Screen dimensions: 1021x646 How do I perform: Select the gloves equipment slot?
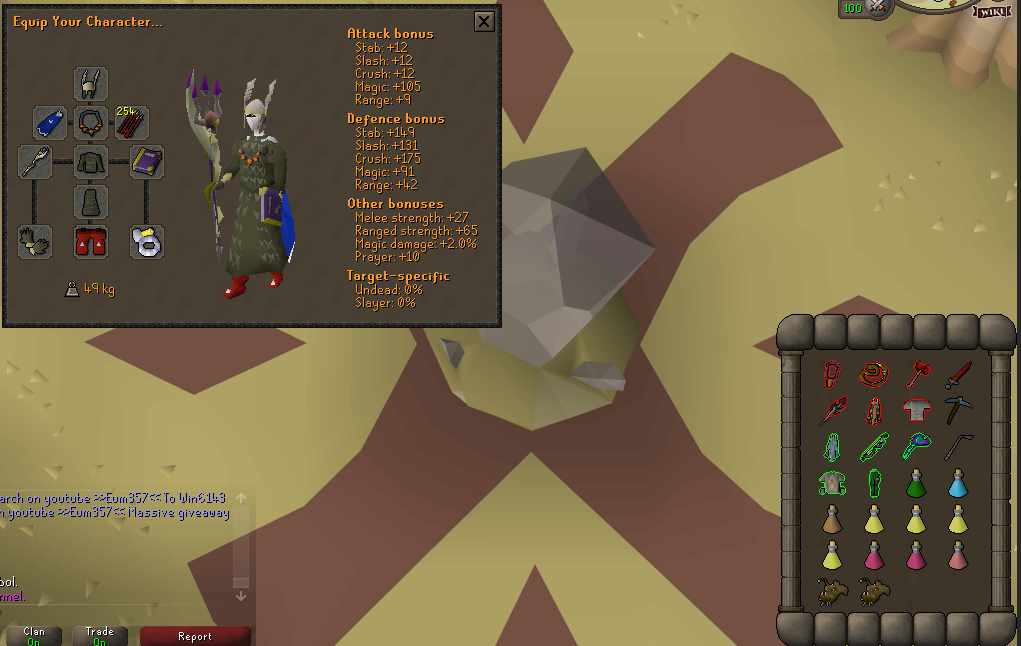[35, 242]
